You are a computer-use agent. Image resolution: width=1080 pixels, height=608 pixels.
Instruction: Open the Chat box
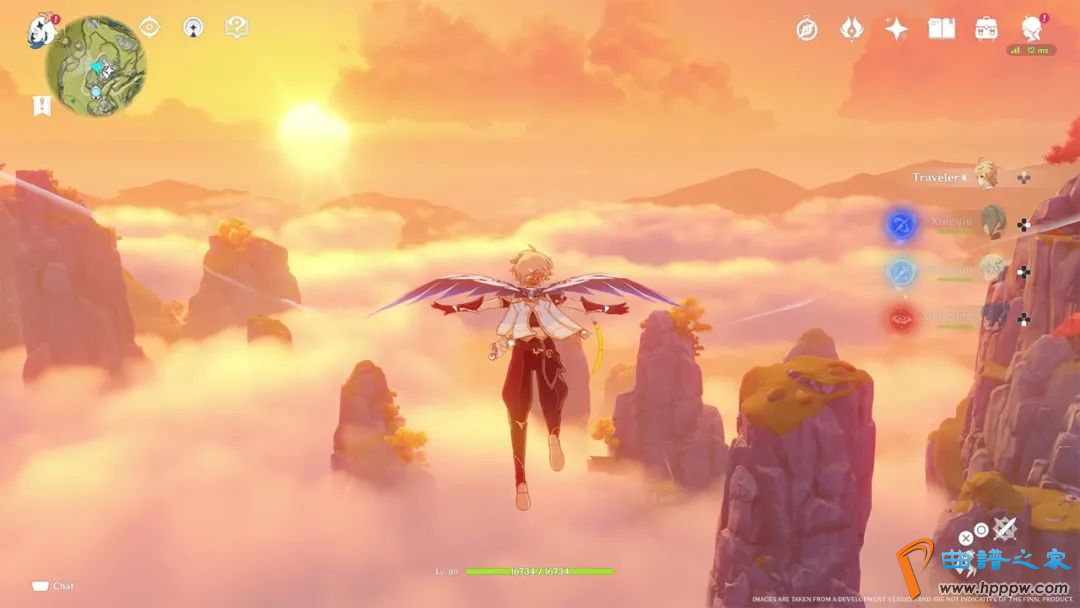[54, 586]
